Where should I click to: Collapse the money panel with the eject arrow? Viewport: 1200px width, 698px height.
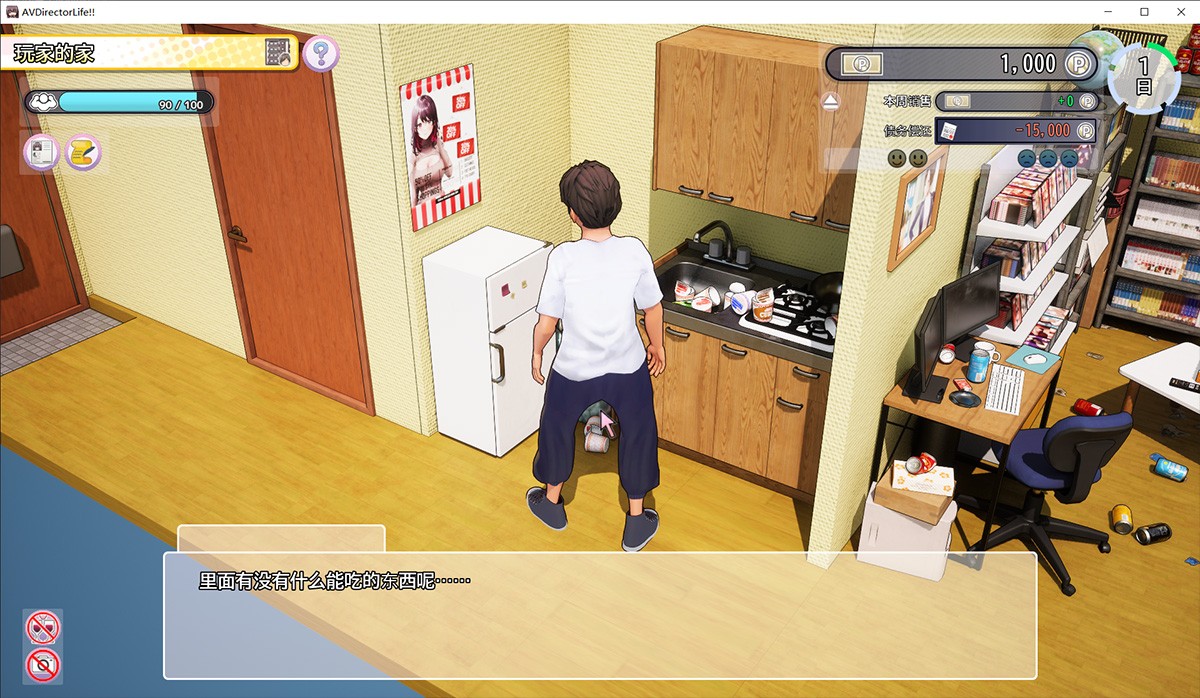tap(831, 101)
